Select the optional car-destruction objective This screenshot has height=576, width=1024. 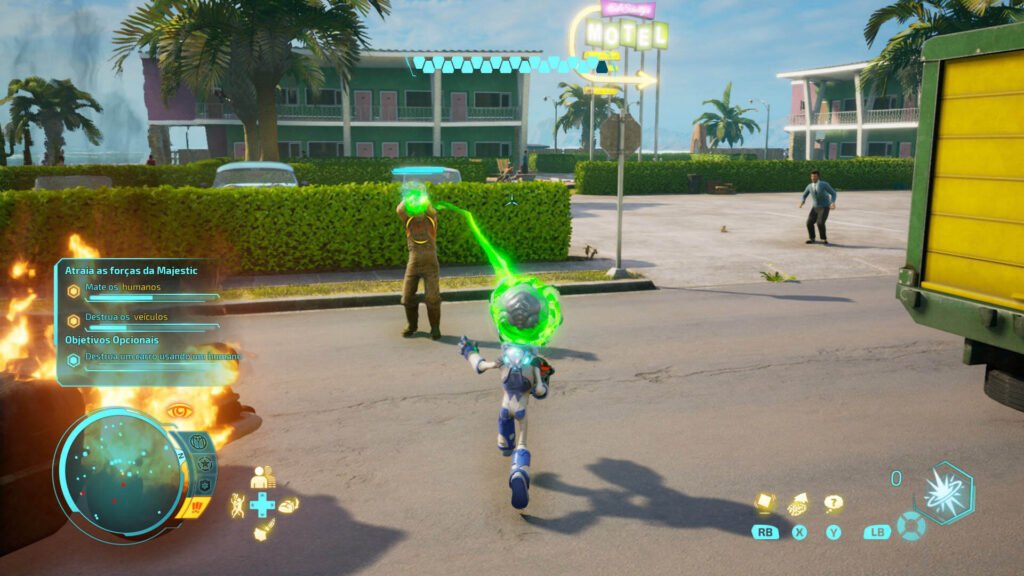point(150,357)
